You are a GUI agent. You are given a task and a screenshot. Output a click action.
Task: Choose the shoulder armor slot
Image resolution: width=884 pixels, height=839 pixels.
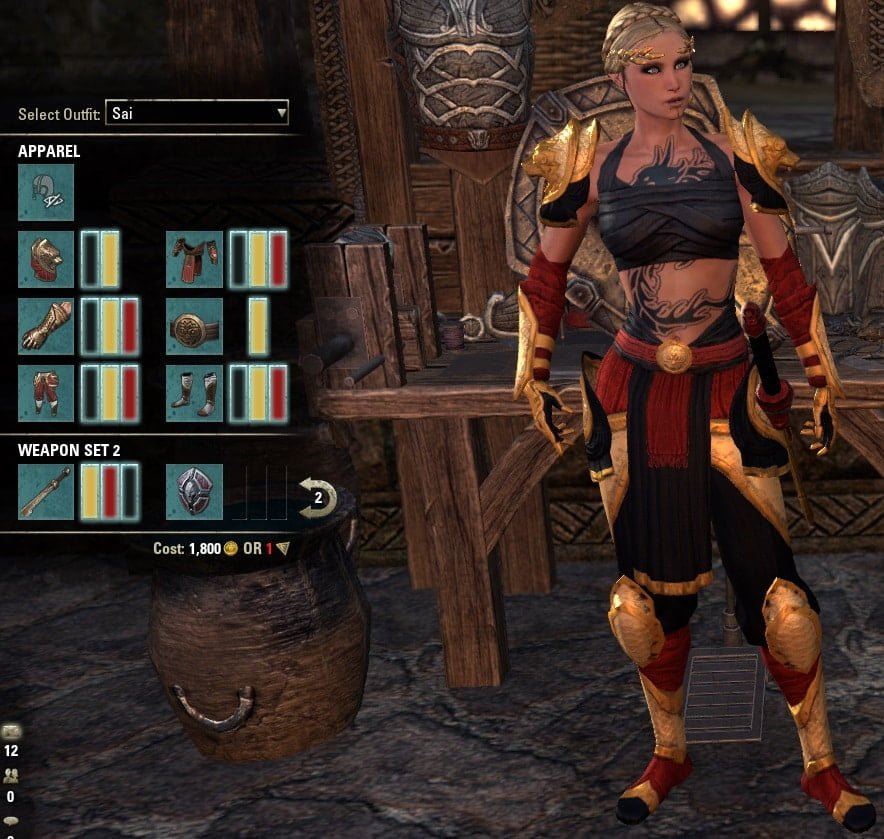pos(46,259)
